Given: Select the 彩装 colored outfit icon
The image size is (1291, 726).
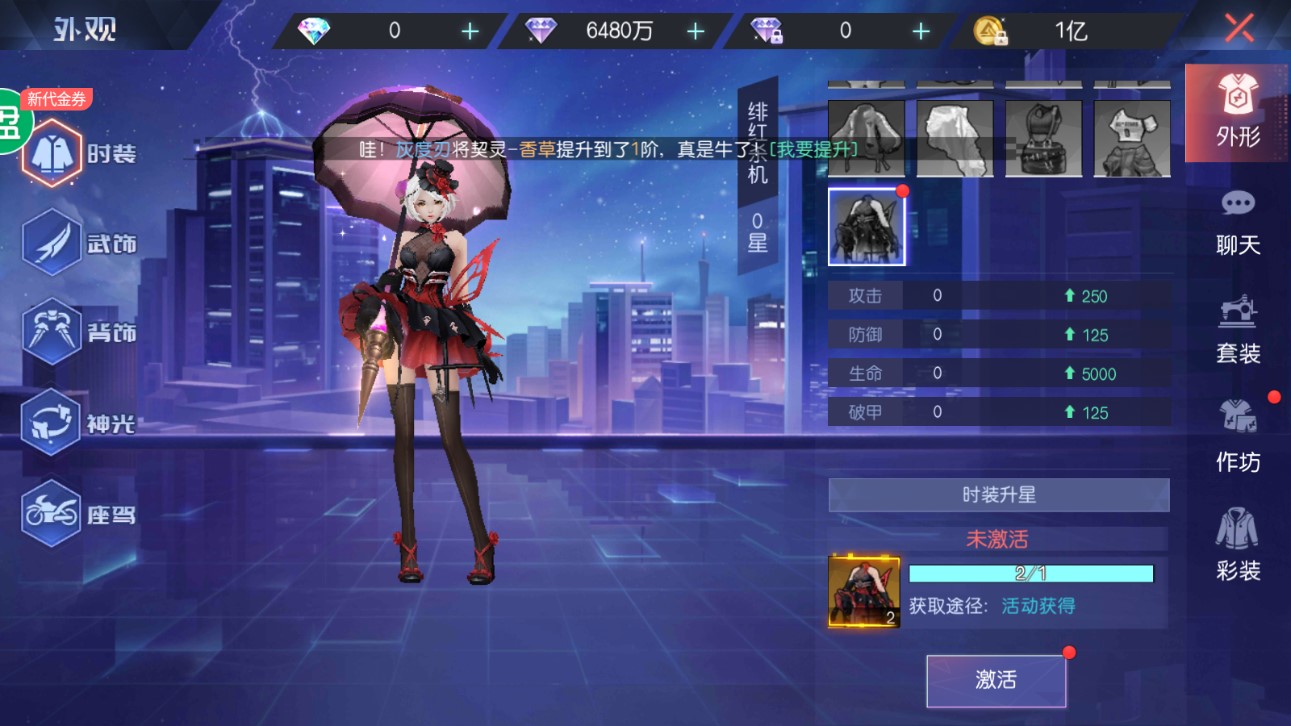Looking at the screenshot, I should (1236, 549).
